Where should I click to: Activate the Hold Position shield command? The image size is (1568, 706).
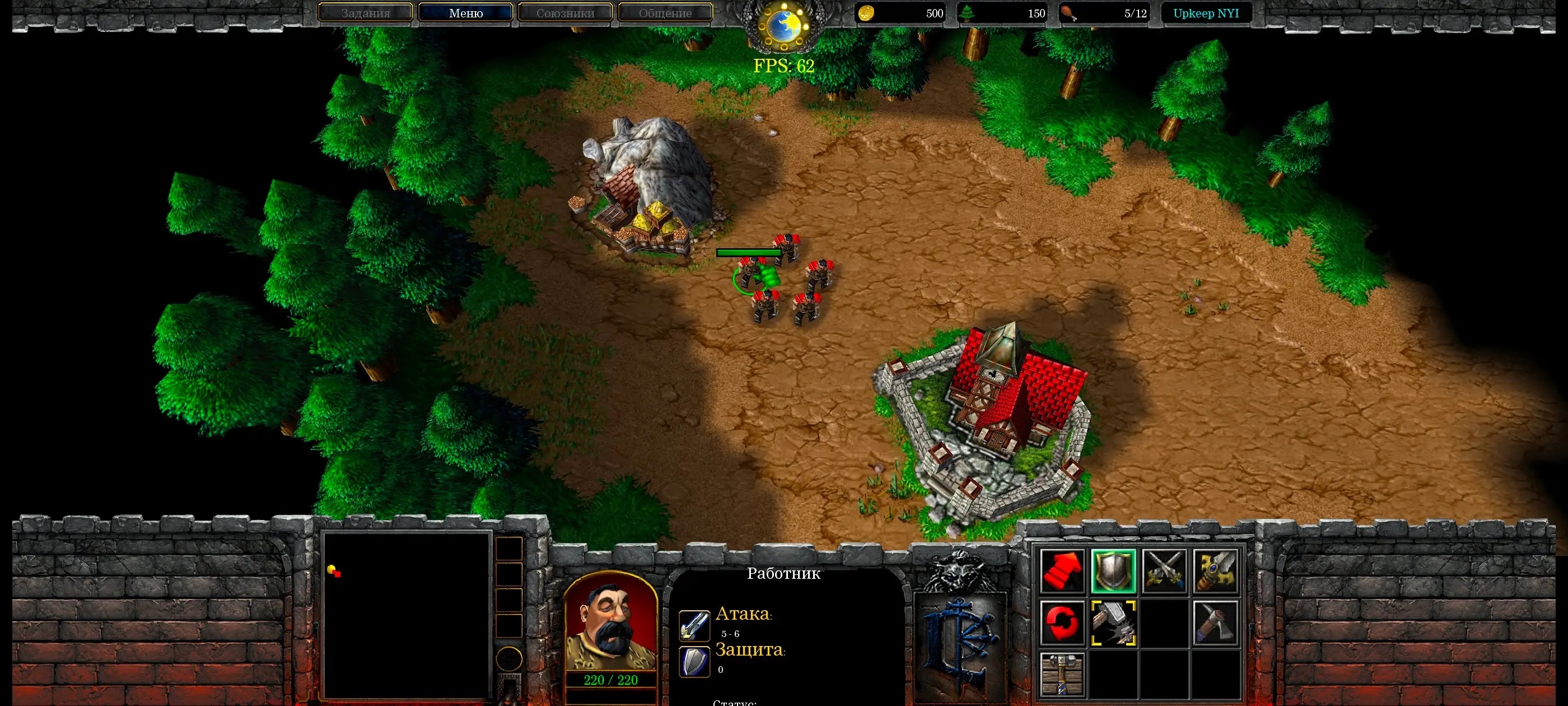coord(1115,572)
